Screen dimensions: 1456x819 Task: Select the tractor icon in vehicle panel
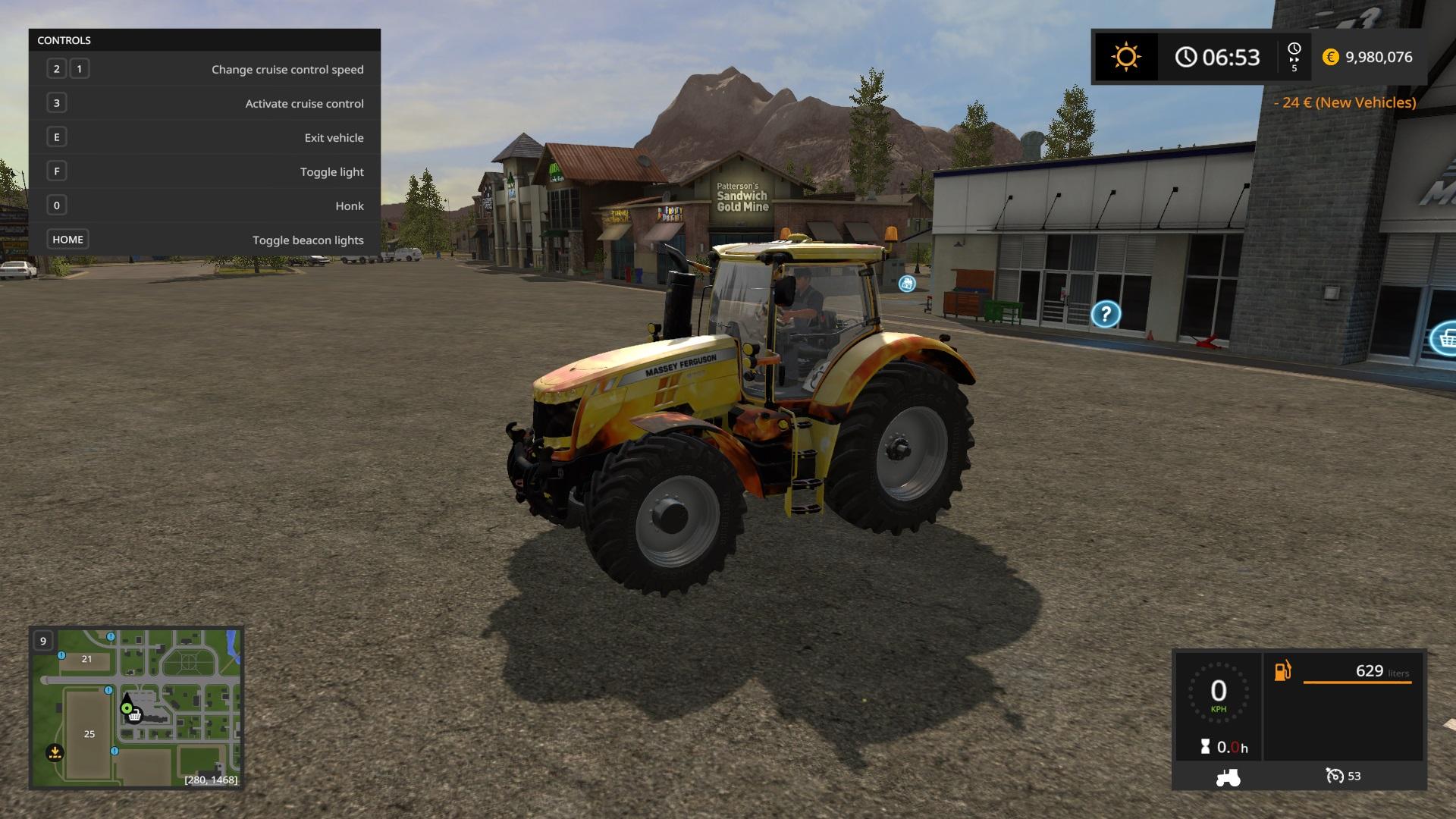(1228, 777)
